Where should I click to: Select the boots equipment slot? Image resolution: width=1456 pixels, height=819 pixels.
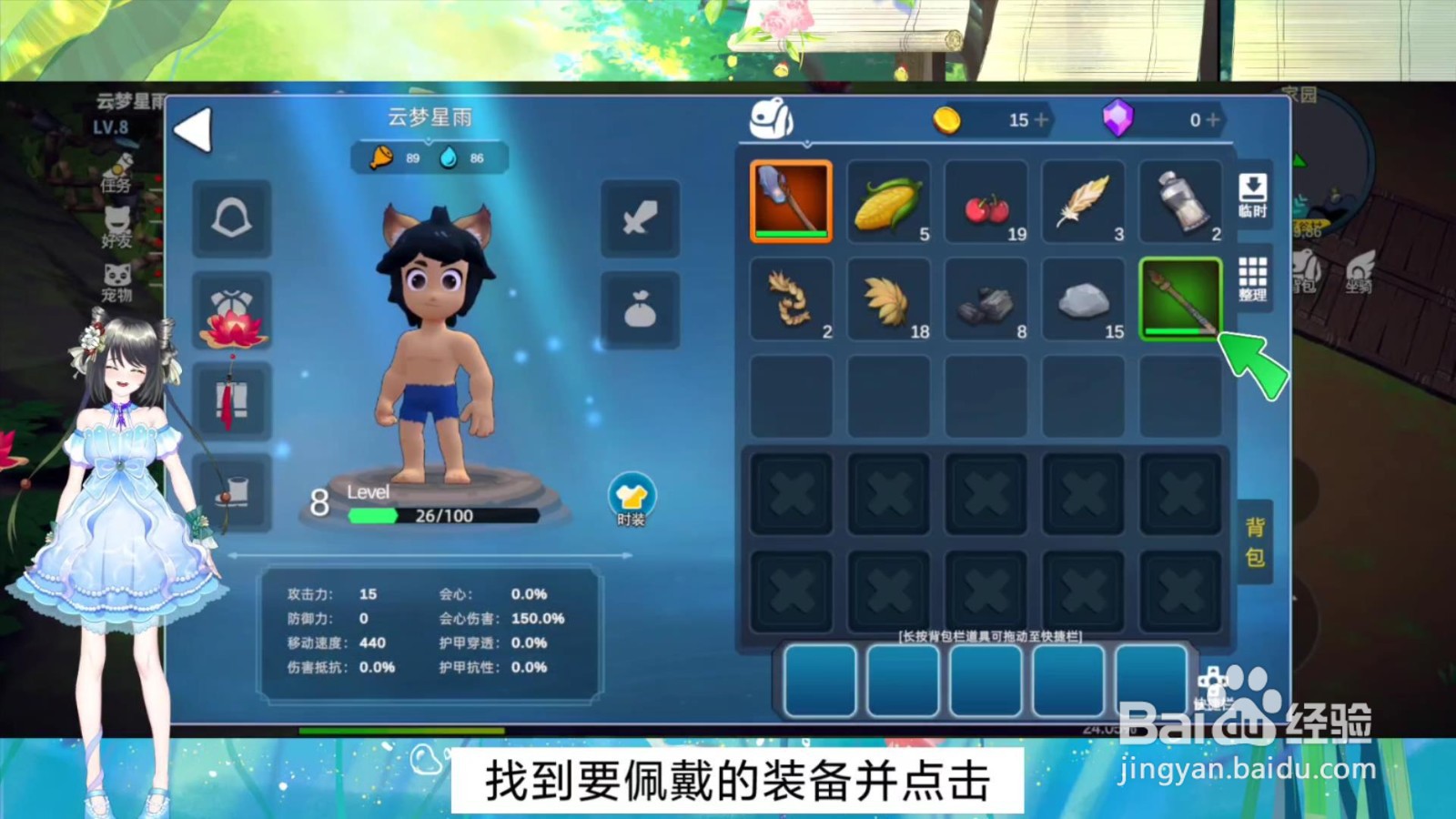click(232, 491)
